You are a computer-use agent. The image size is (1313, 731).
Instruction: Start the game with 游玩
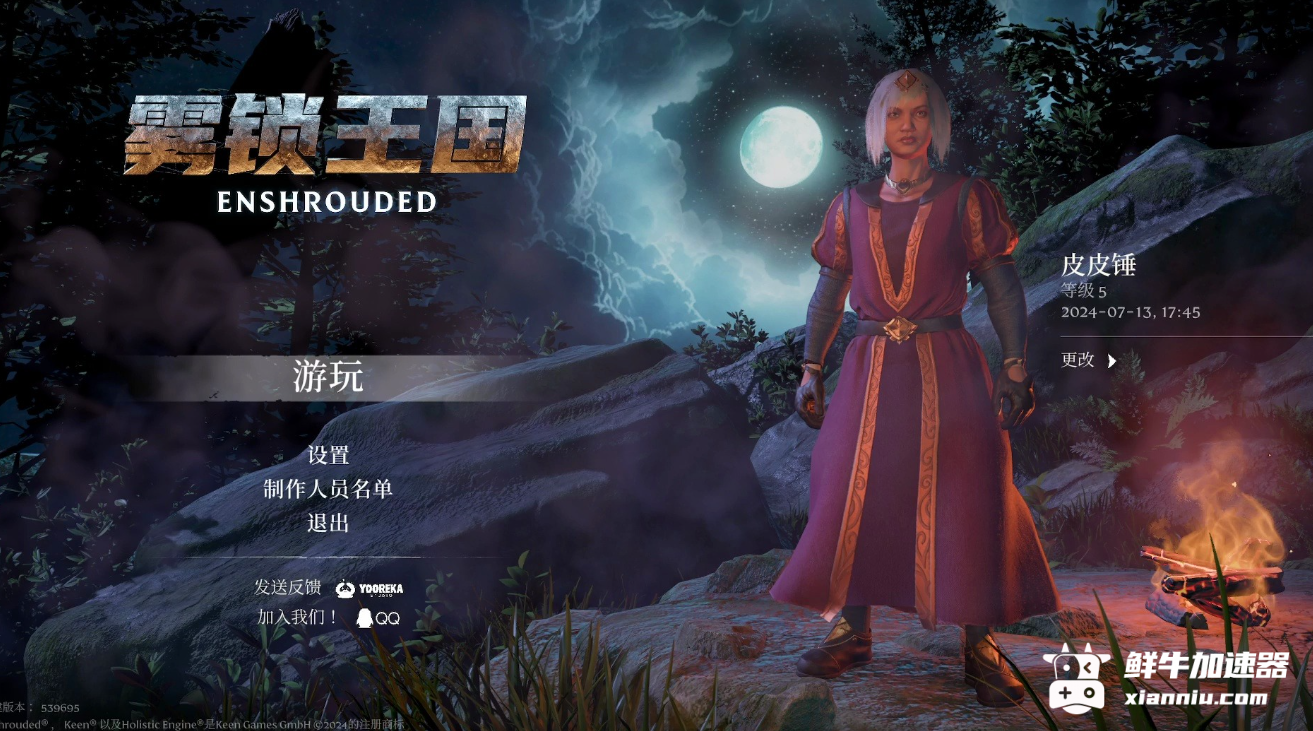pyautogui.click(x=328, y=378)
